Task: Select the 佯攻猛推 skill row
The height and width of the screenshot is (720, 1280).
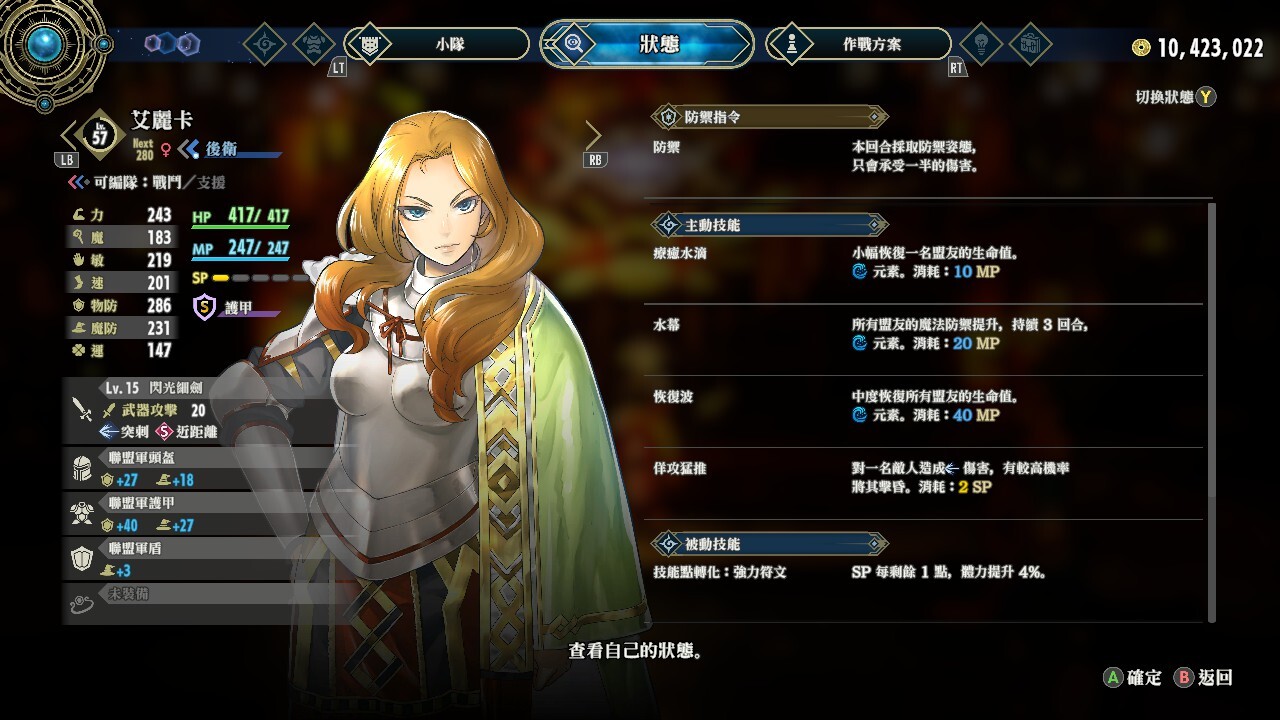Action: [x=925, y=478]
